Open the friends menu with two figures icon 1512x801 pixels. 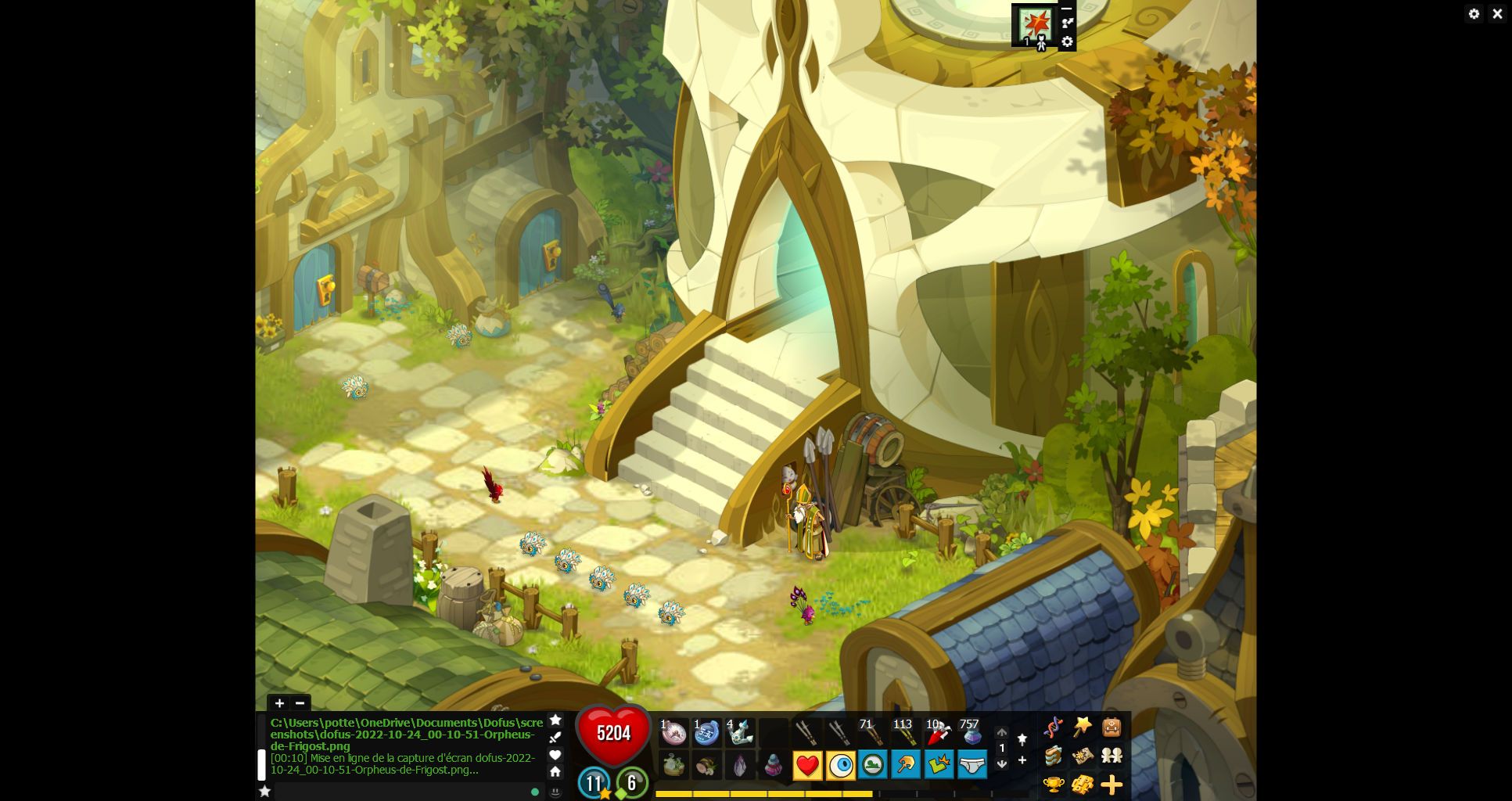[x=1112, y=756]
